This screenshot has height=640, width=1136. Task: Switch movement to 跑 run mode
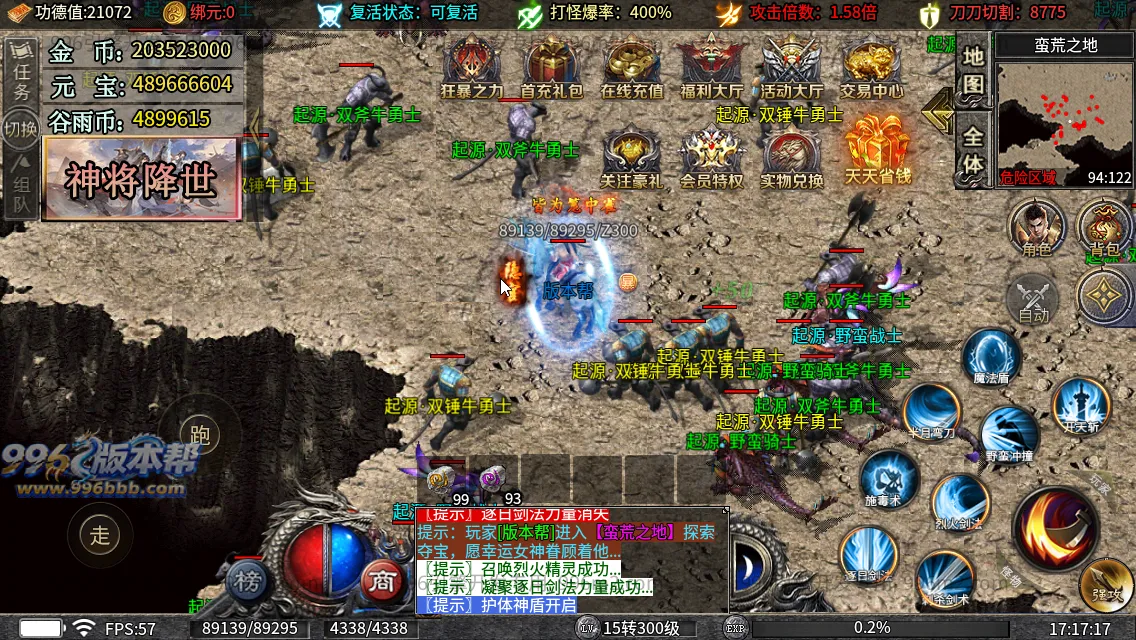point(199,435)
